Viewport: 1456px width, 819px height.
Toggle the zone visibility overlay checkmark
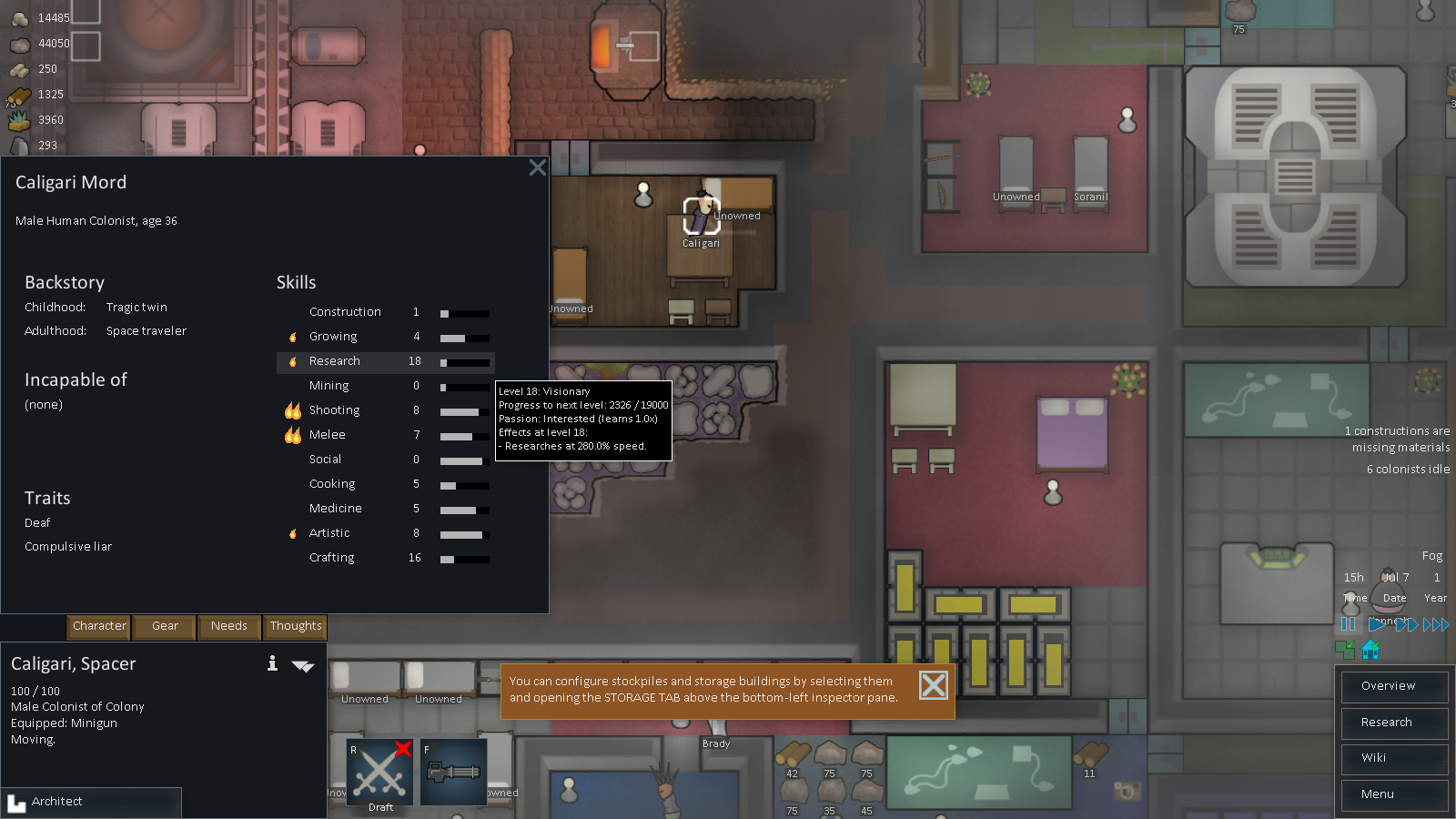[1345, 650]
